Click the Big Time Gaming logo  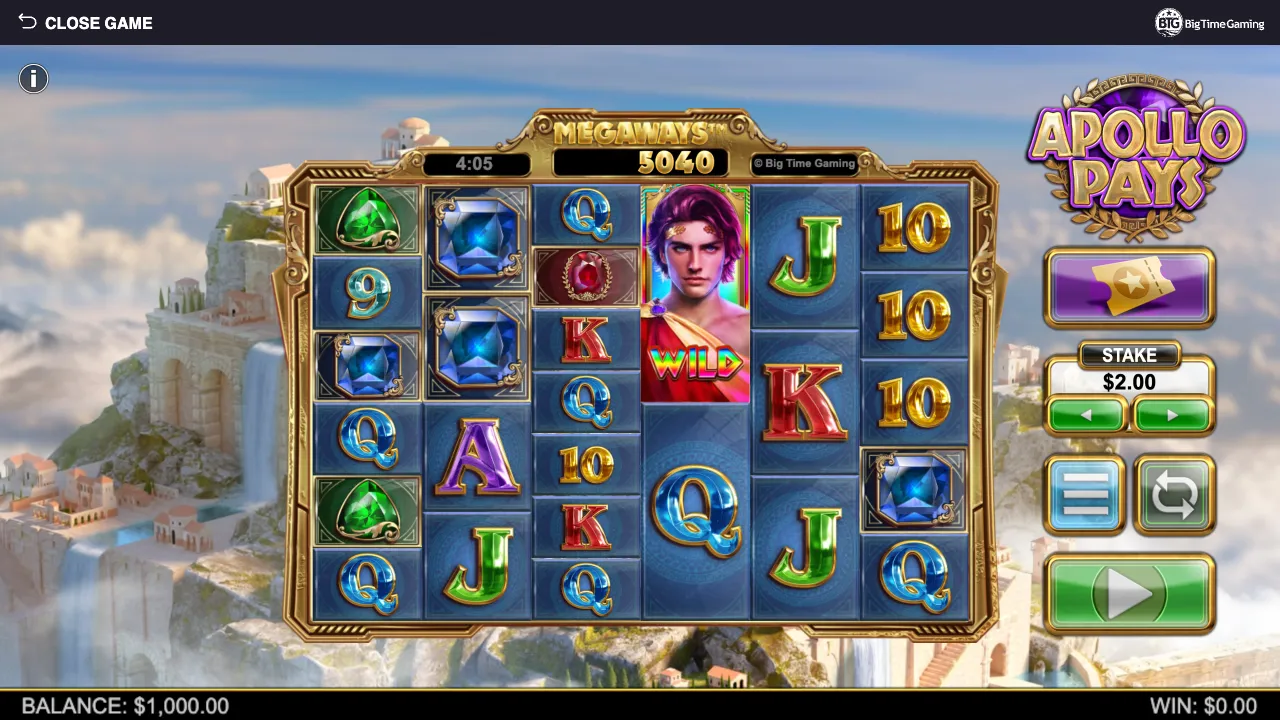(1209, 22)
